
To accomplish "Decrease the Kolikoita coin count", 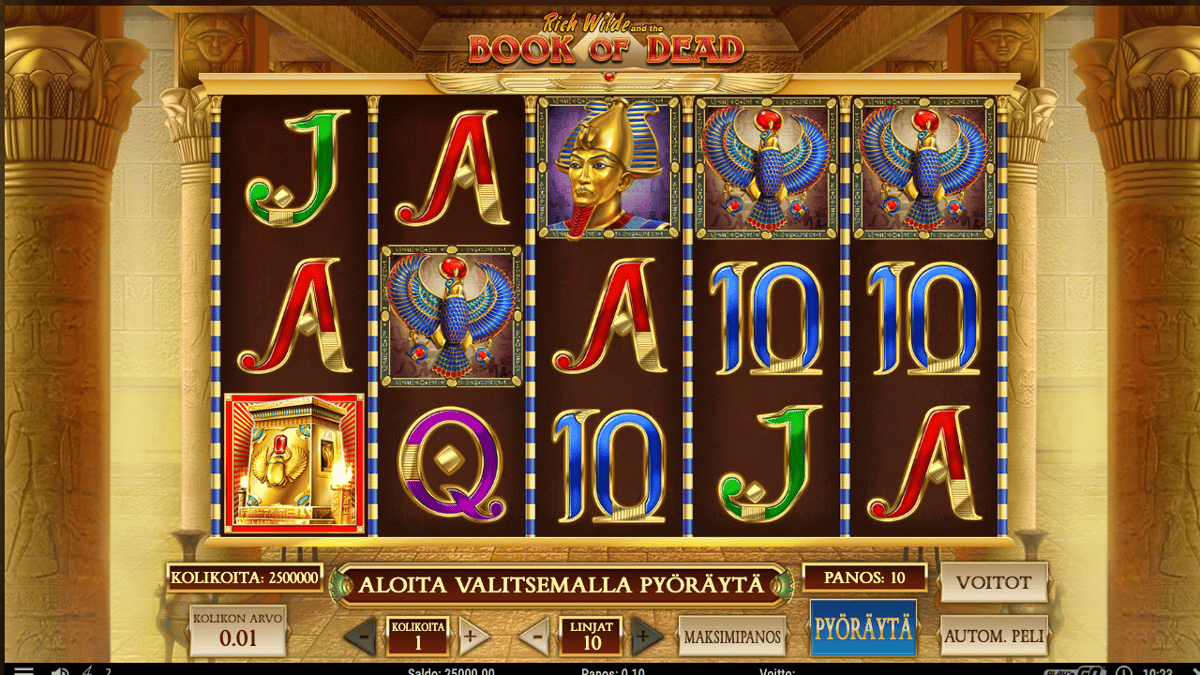I will click(x=360, y=636).
